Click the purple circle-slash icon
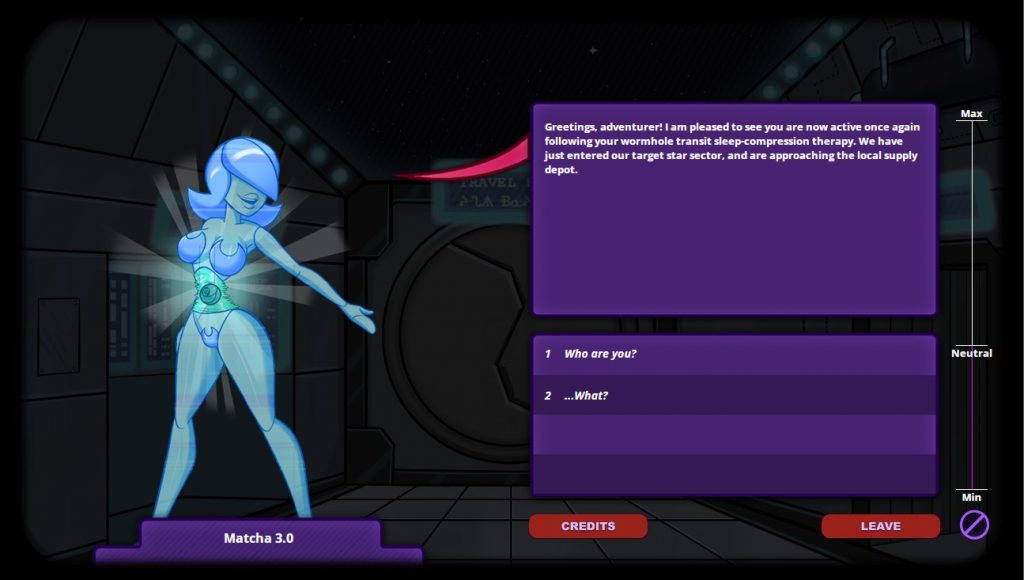Image resolution: width=1024 pixels, height=580 pixels. click(974, 524)
